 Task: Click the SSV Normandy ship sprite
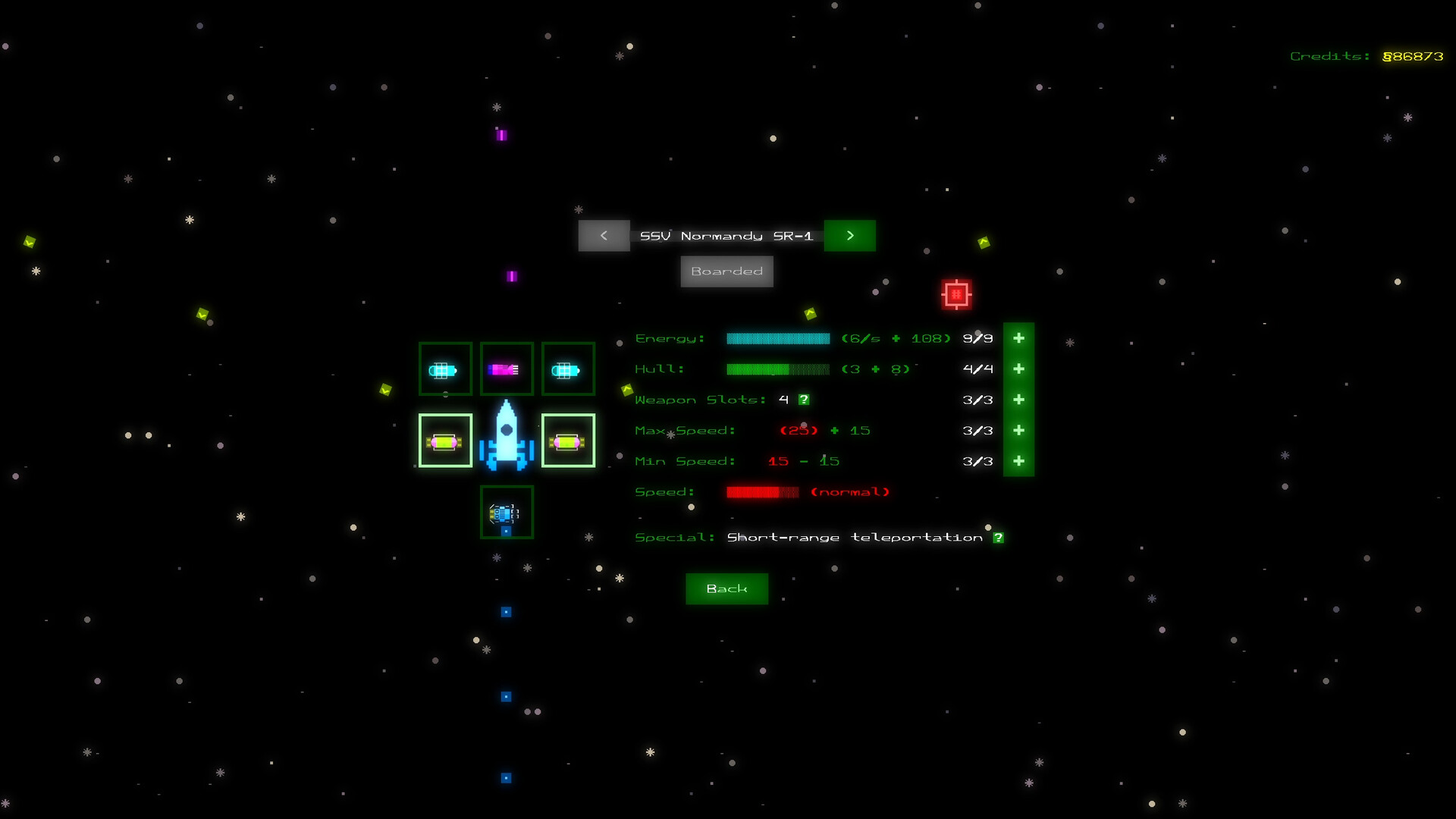pyautogui.click(x=507, y=440)
